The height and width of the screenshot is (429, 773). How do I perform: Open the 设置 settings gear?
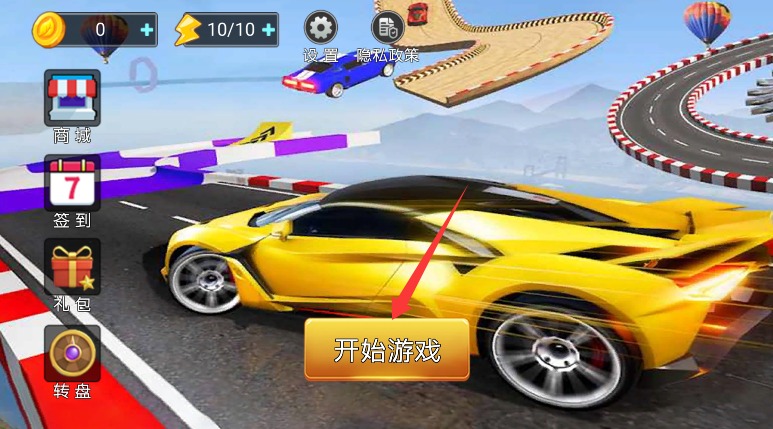pos(321,28)
